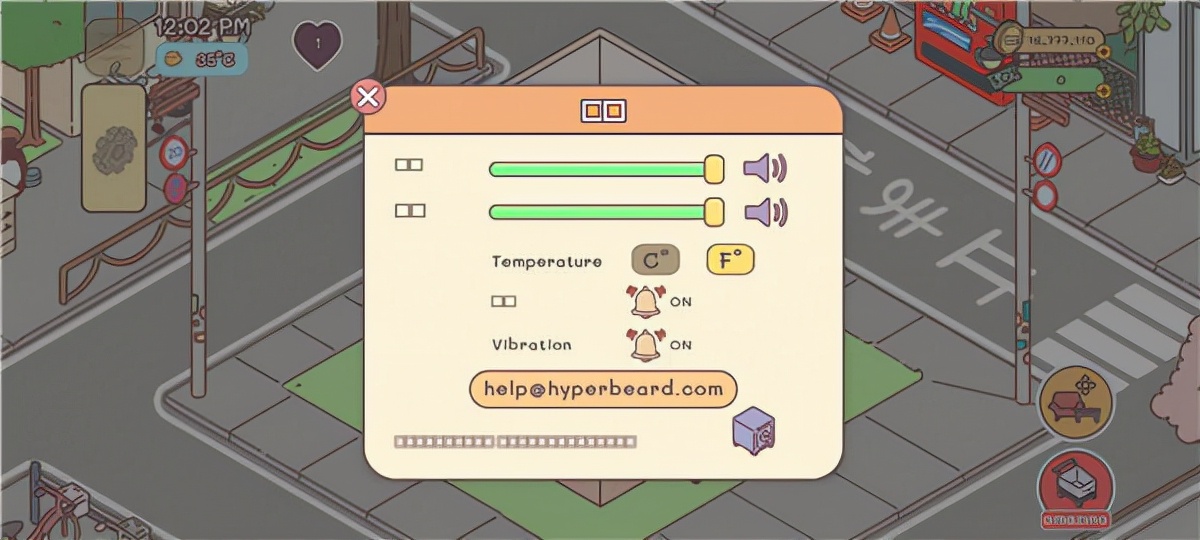Mute the lower volume slider's speaker icon
The image size is (1200, 540).
(765, 211)
